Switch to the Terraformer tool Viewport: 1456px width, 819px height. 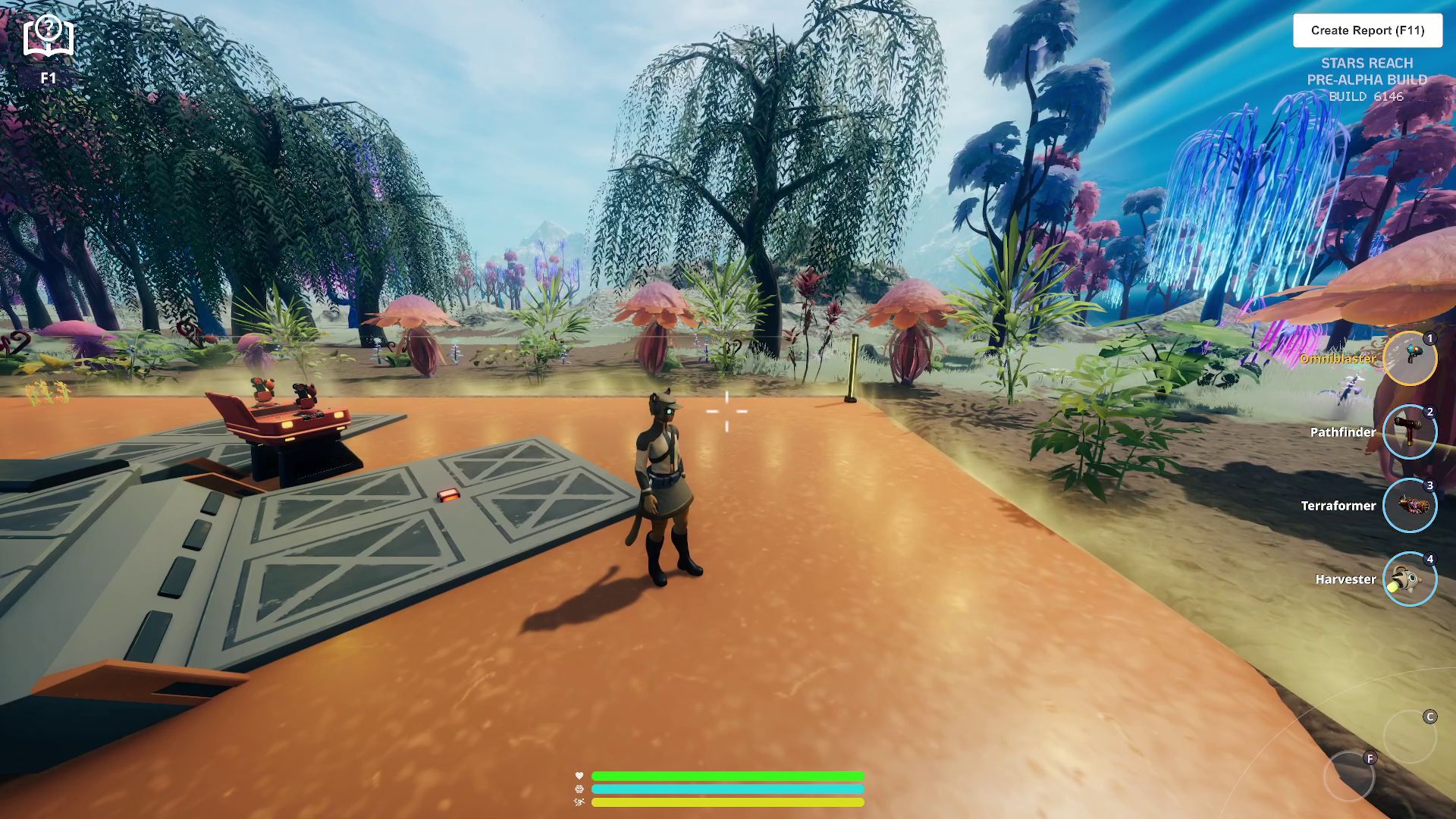point(1409,505)
